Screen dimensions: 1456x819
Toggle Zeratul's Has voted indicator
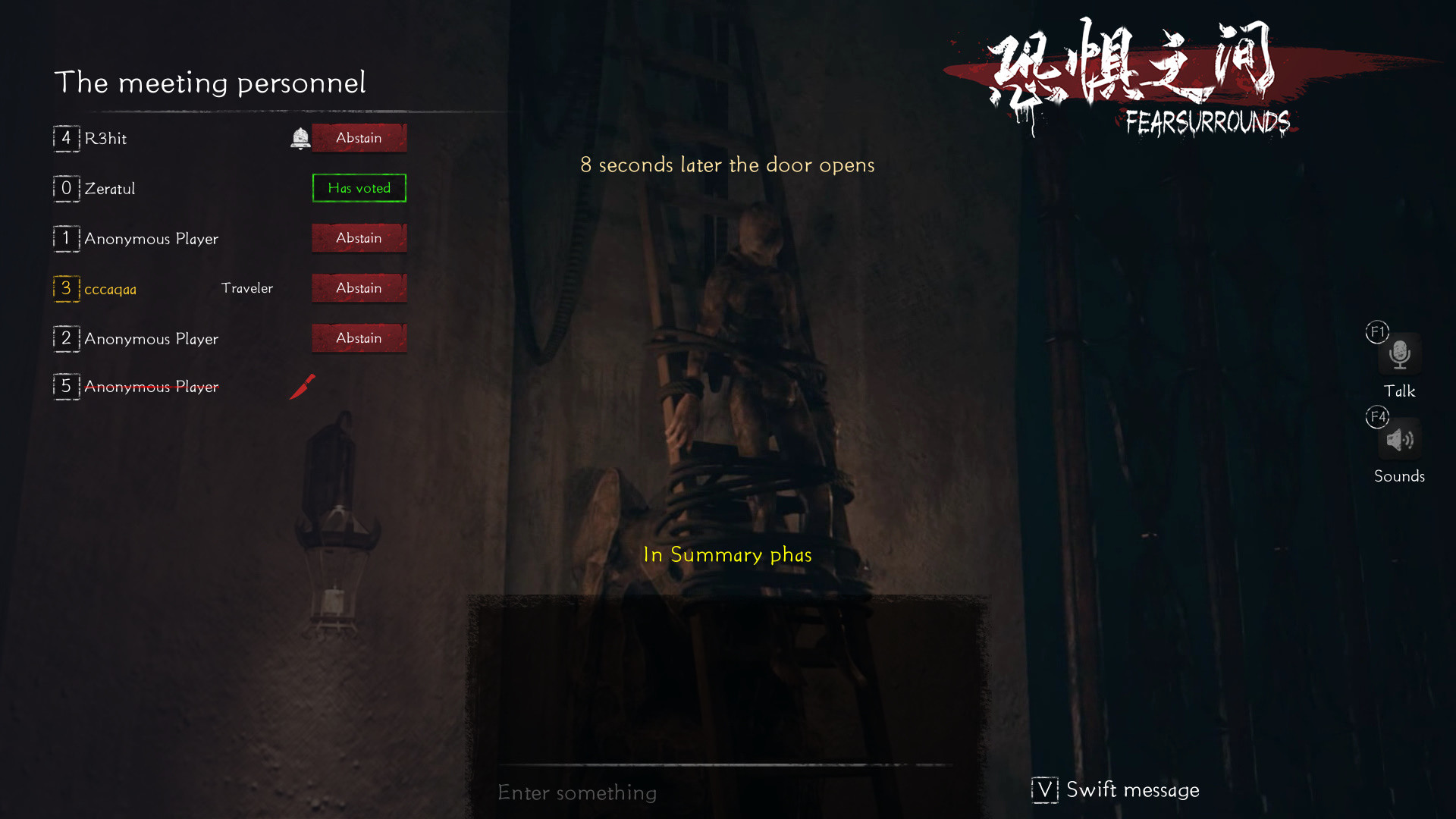click(x=359, y=188)
